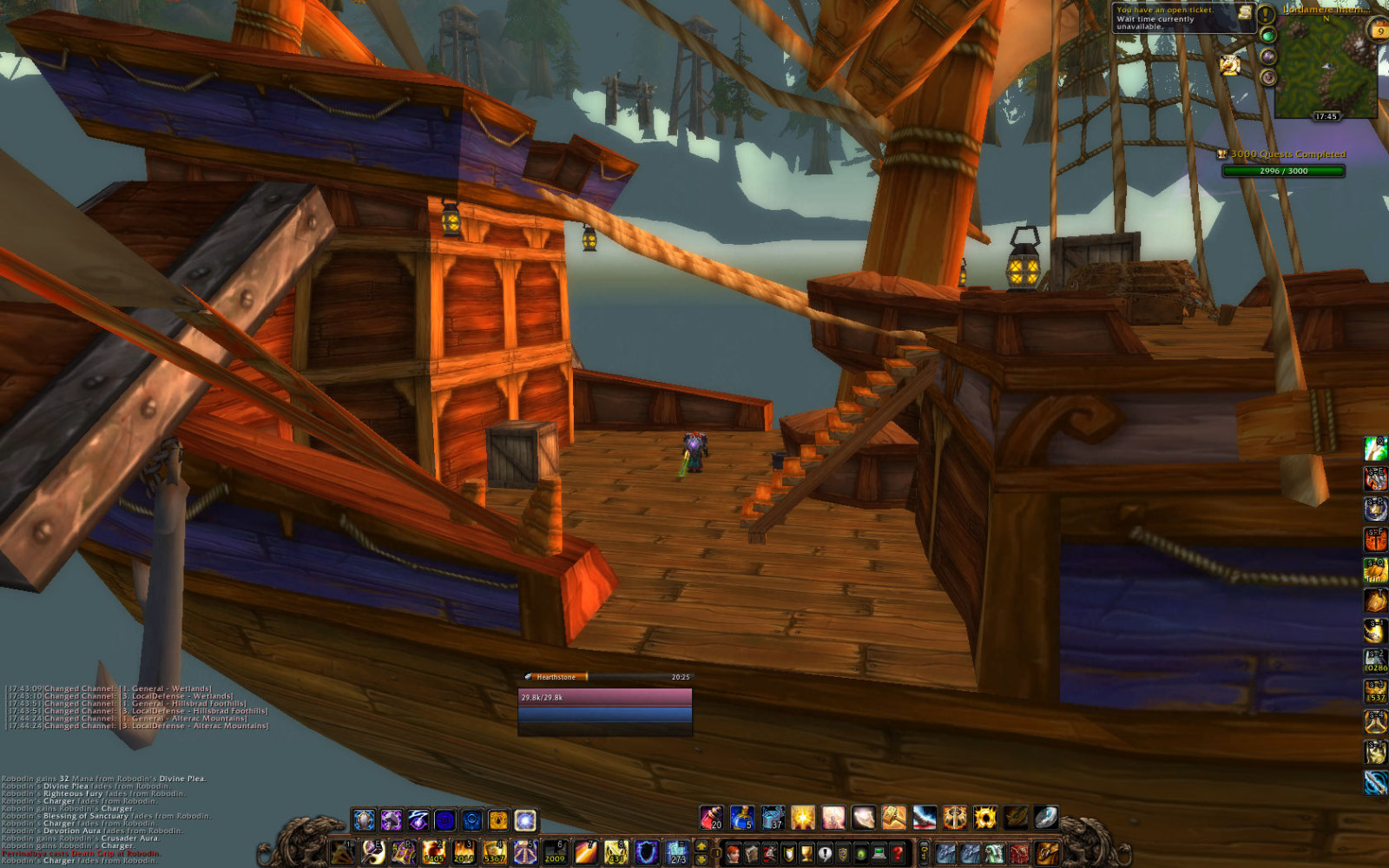Open the red backpack bag slot
Image resolution: width=1389 pixels, height=868 pixels.
point(1019,852)
